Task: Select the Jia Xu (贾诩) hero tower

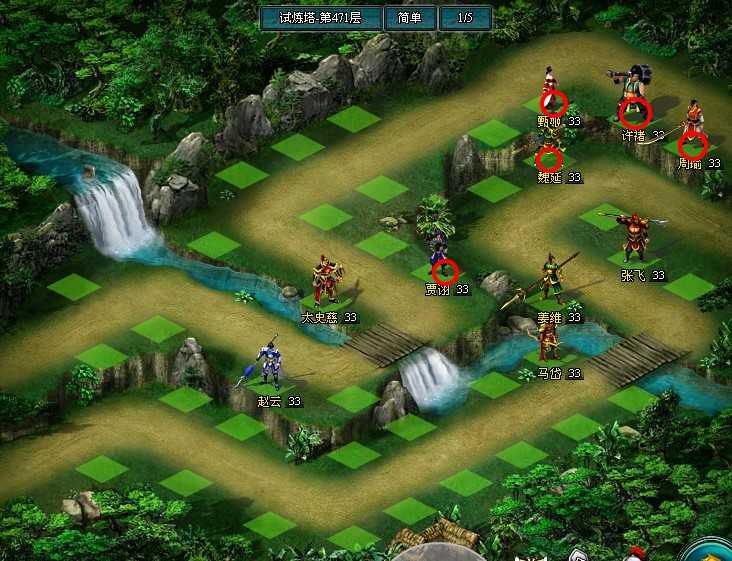Action: (441, 258)
